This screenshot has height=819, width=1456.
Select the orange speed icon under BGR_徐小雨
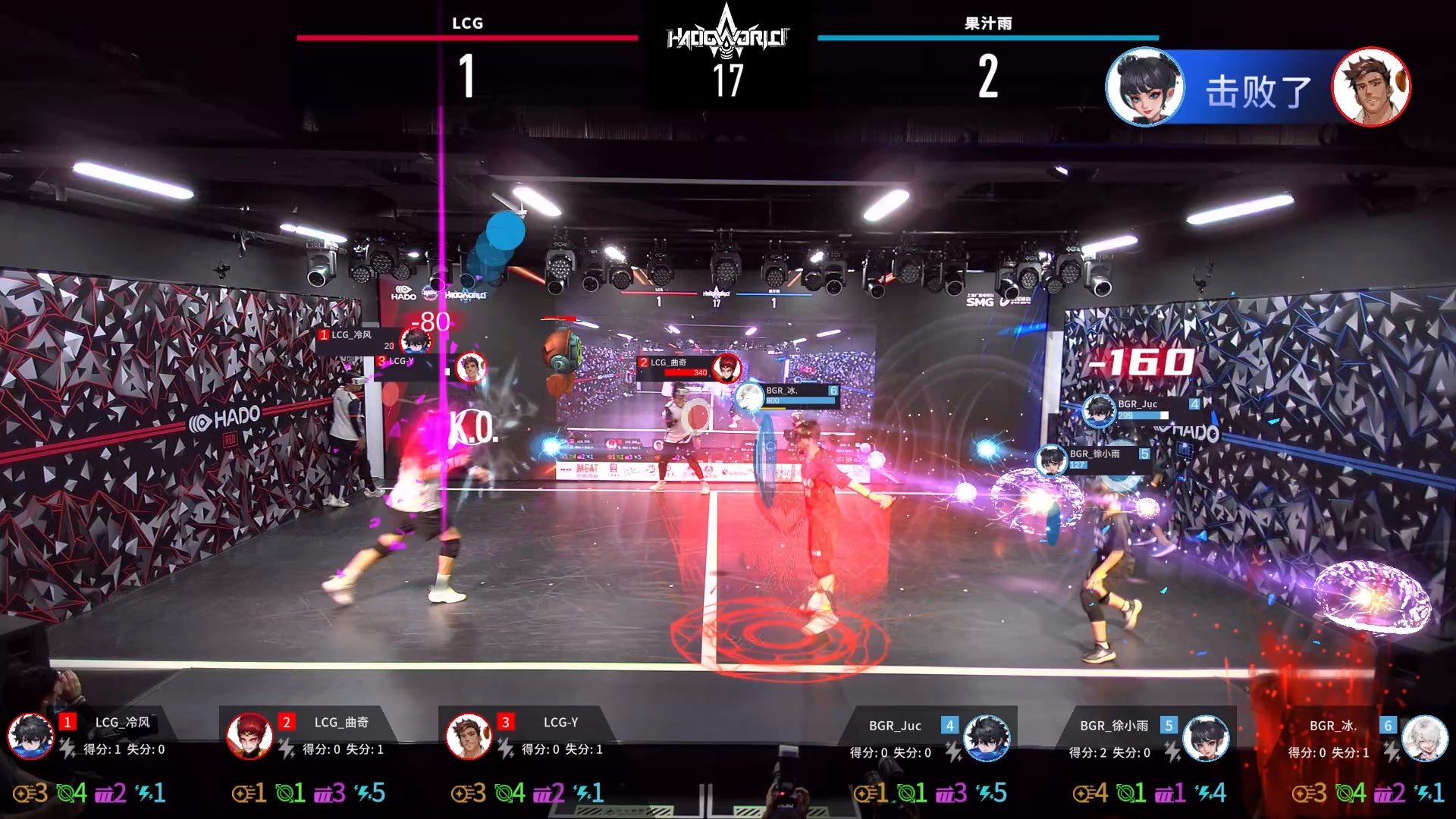(1083, 793)
